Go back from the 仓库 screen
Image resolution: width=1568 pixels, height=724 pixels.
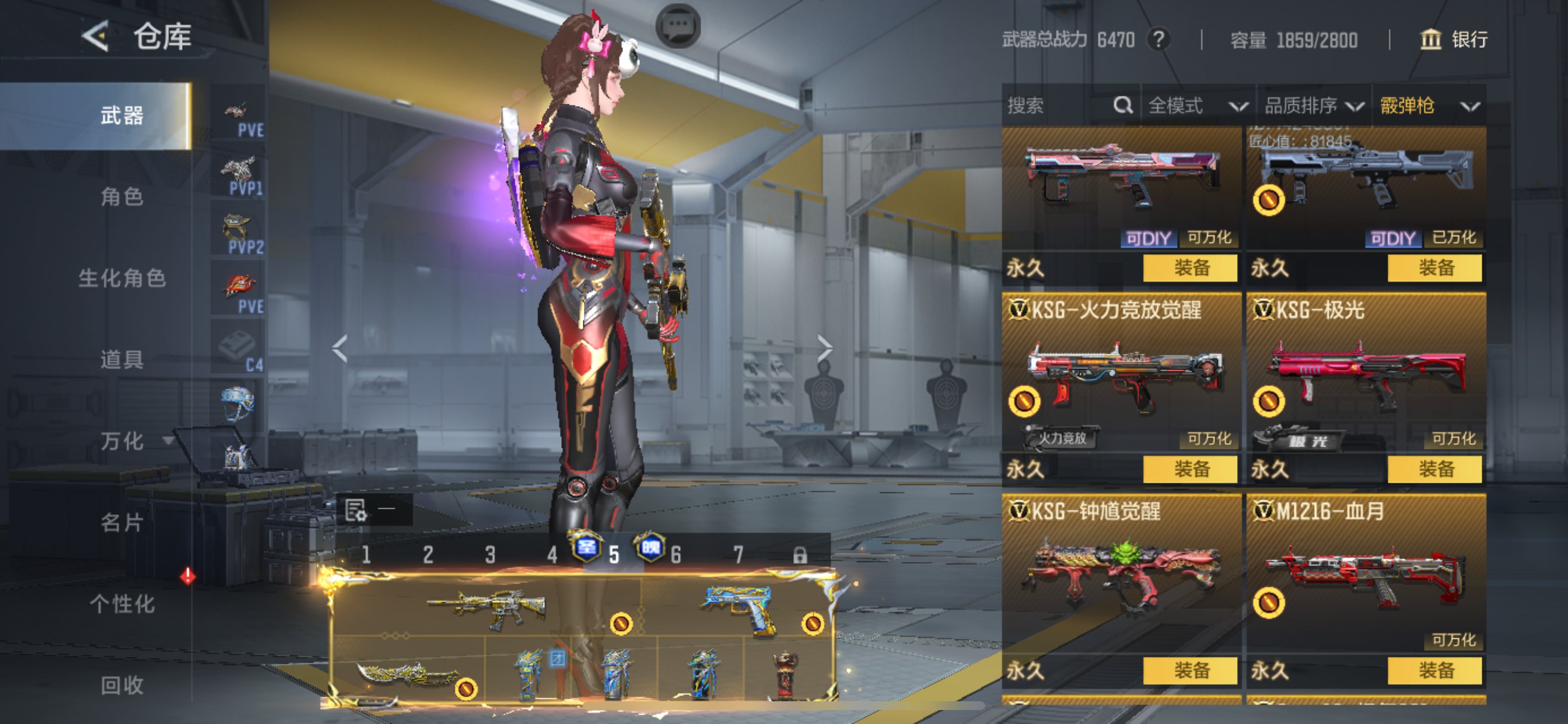coord(96,37)
